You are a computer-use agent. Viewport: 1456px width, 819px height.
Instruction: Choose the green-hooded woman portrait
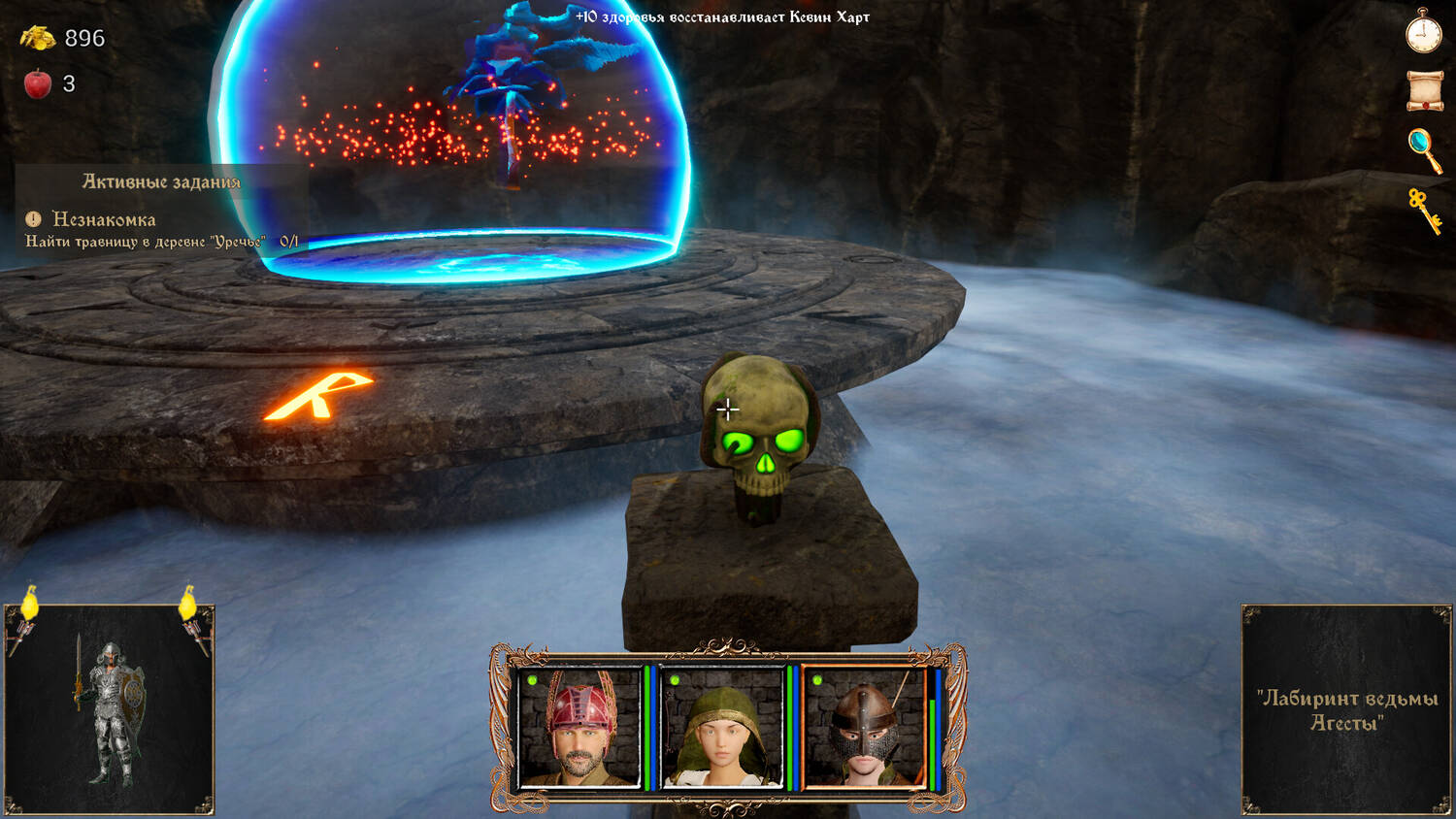[722, 727]
